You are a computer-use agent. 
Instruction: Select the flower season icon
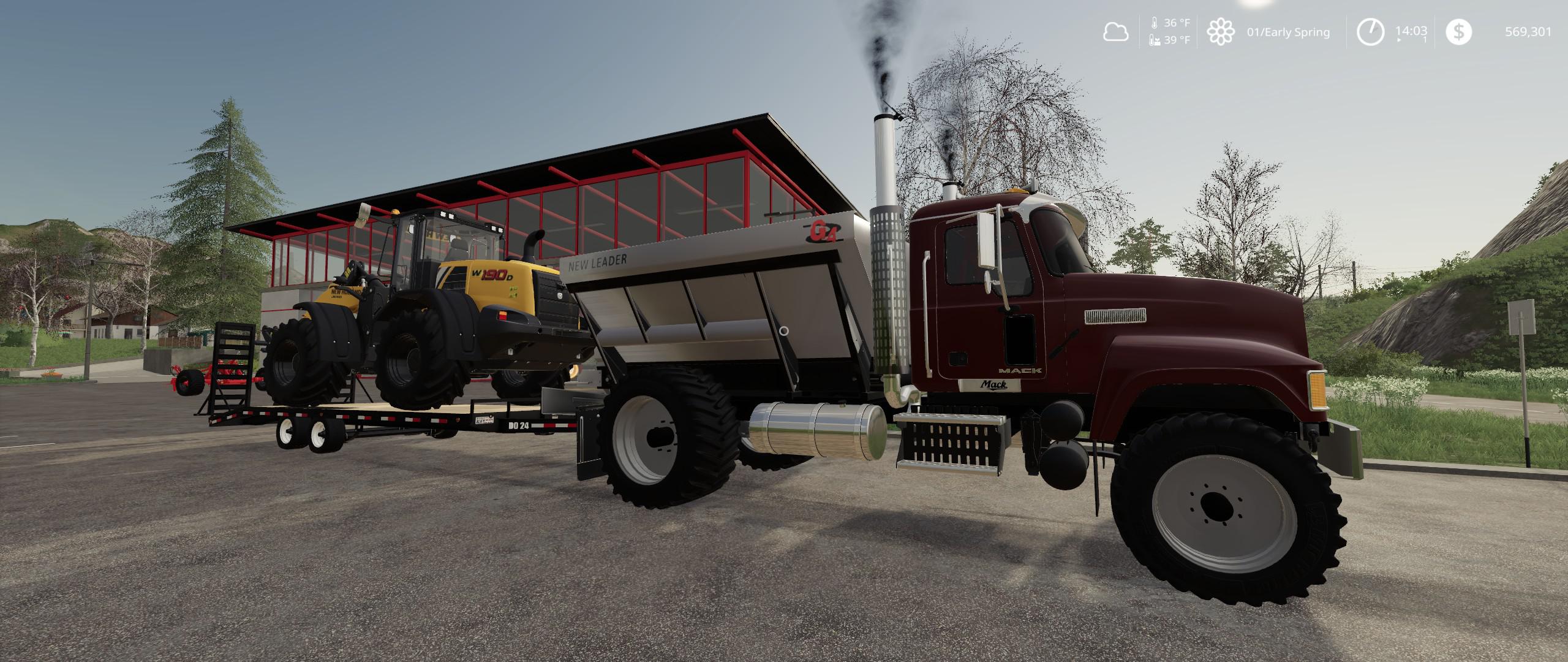pos(1220,32)
